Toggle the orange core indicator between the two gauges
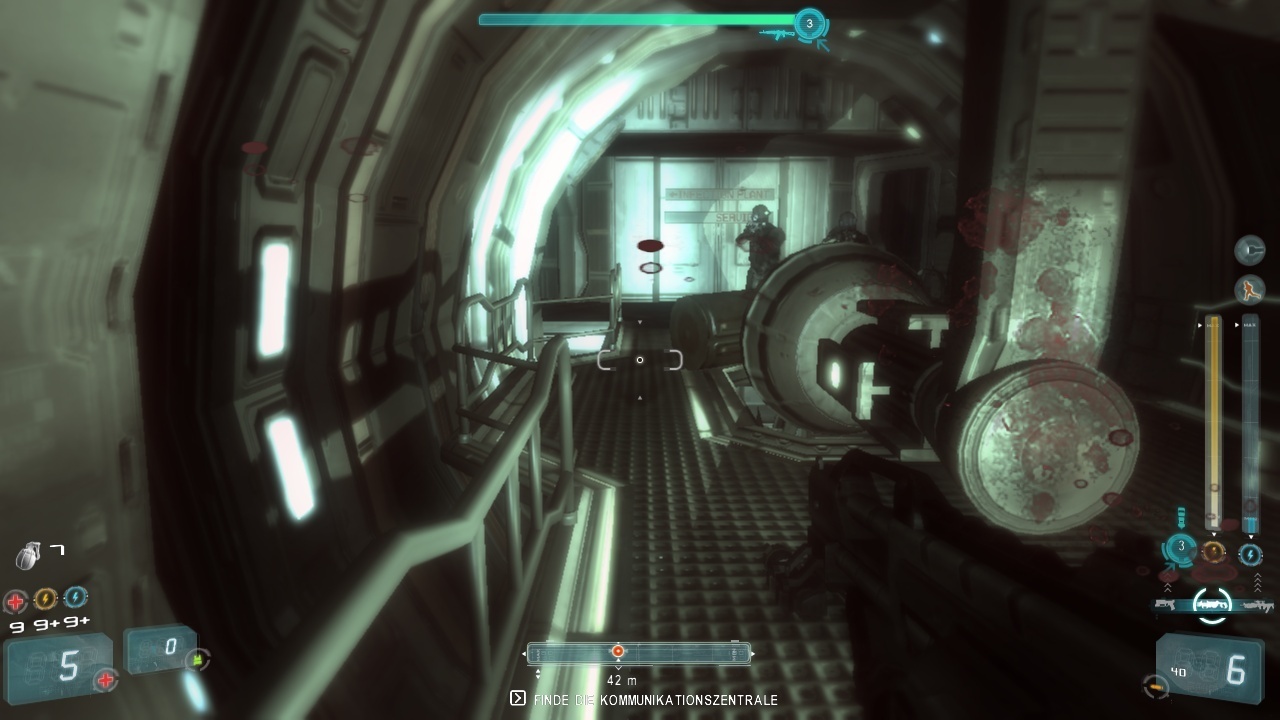The image size is (1280, 720). coord(1215,550)
